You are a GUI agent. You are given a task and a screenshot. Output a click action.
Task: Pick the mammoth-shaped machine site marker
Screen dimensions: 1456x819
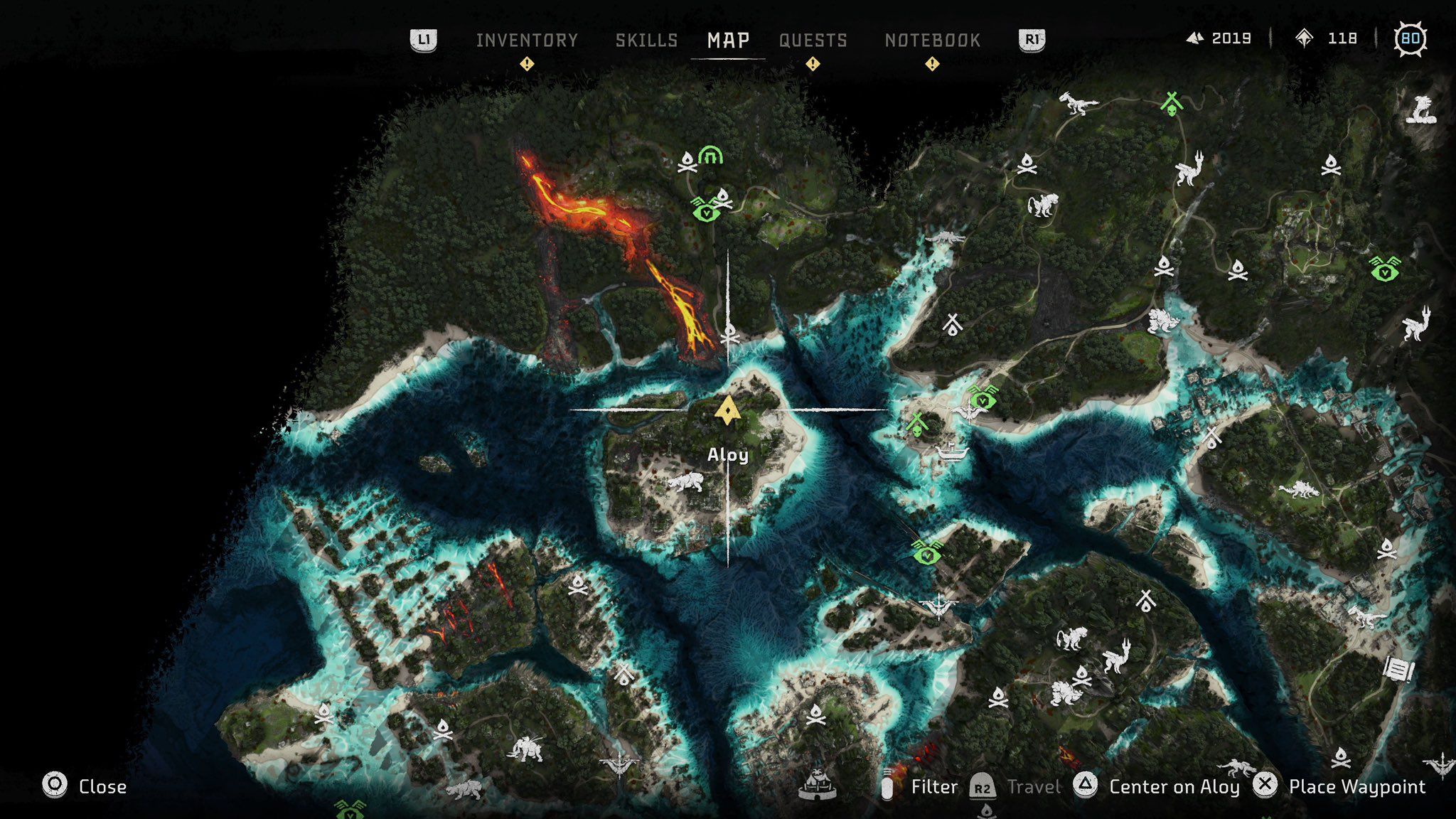(527, 748)
